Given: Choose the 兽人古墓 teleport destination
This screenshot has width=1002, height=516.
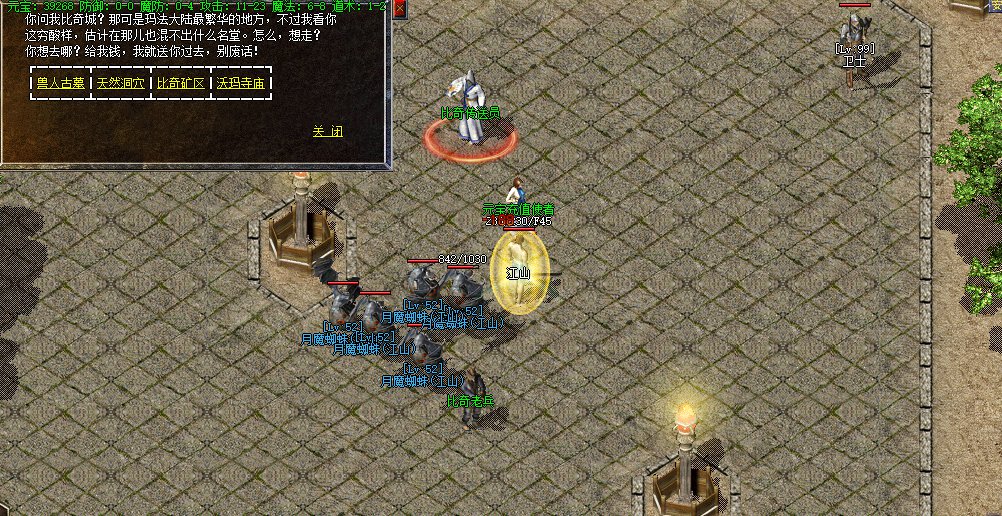Looking at the screenshot, I should (61, 84).
